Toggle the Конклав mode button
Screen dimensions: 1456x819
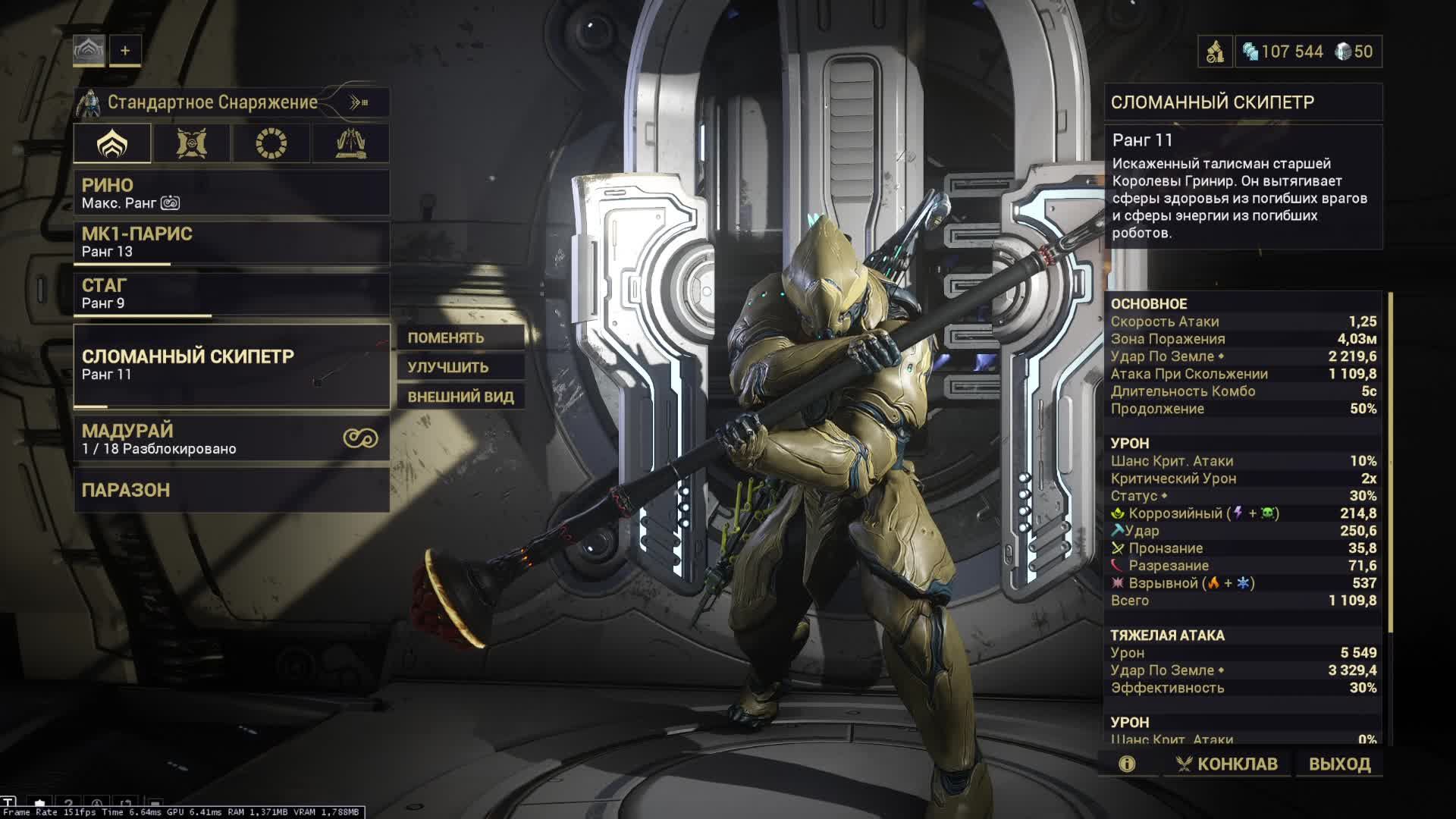(x=1226, y=764)
